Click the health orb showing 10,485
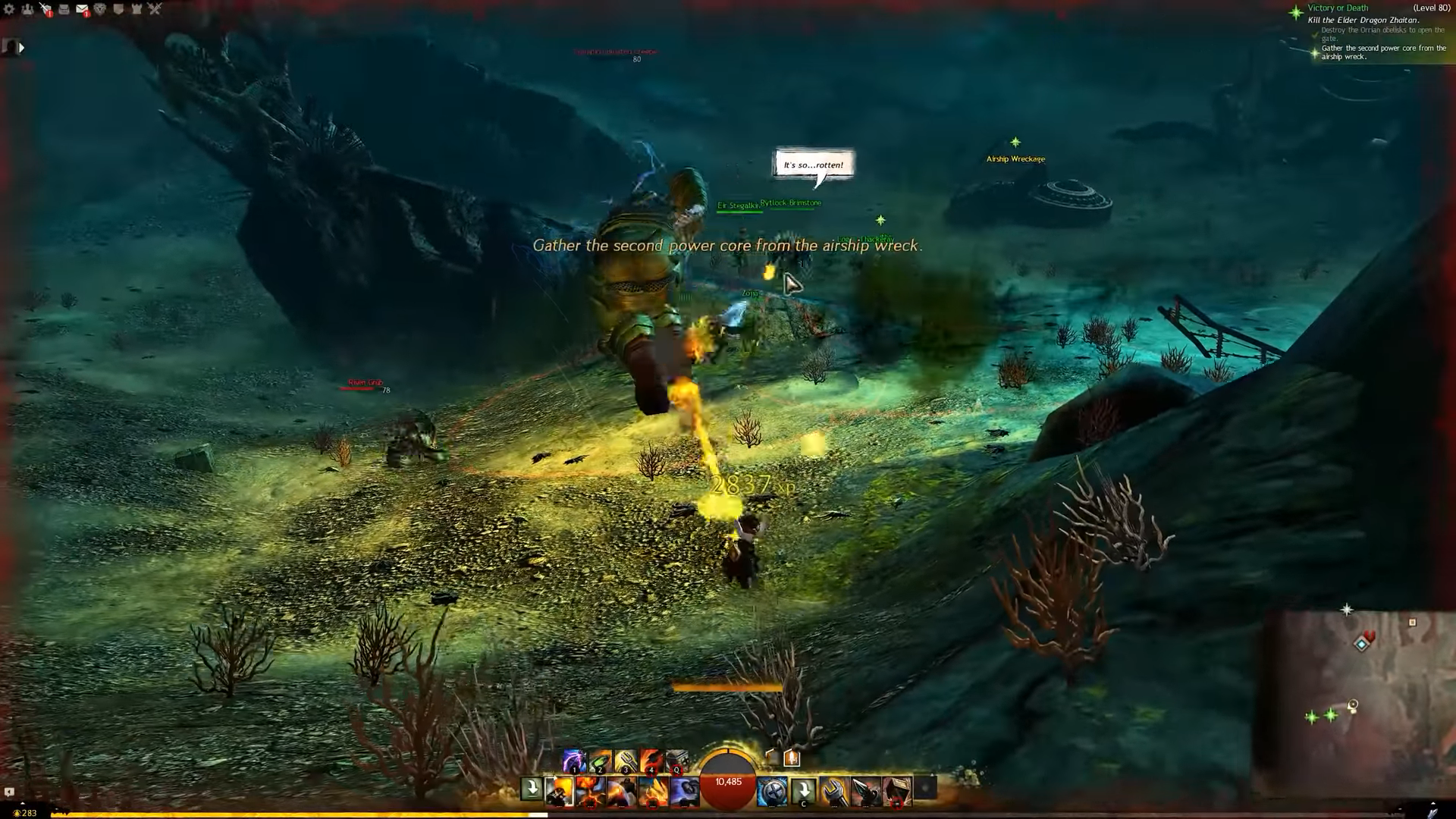This screenshot has width=1456, height=819. click(x=728, y=781)
